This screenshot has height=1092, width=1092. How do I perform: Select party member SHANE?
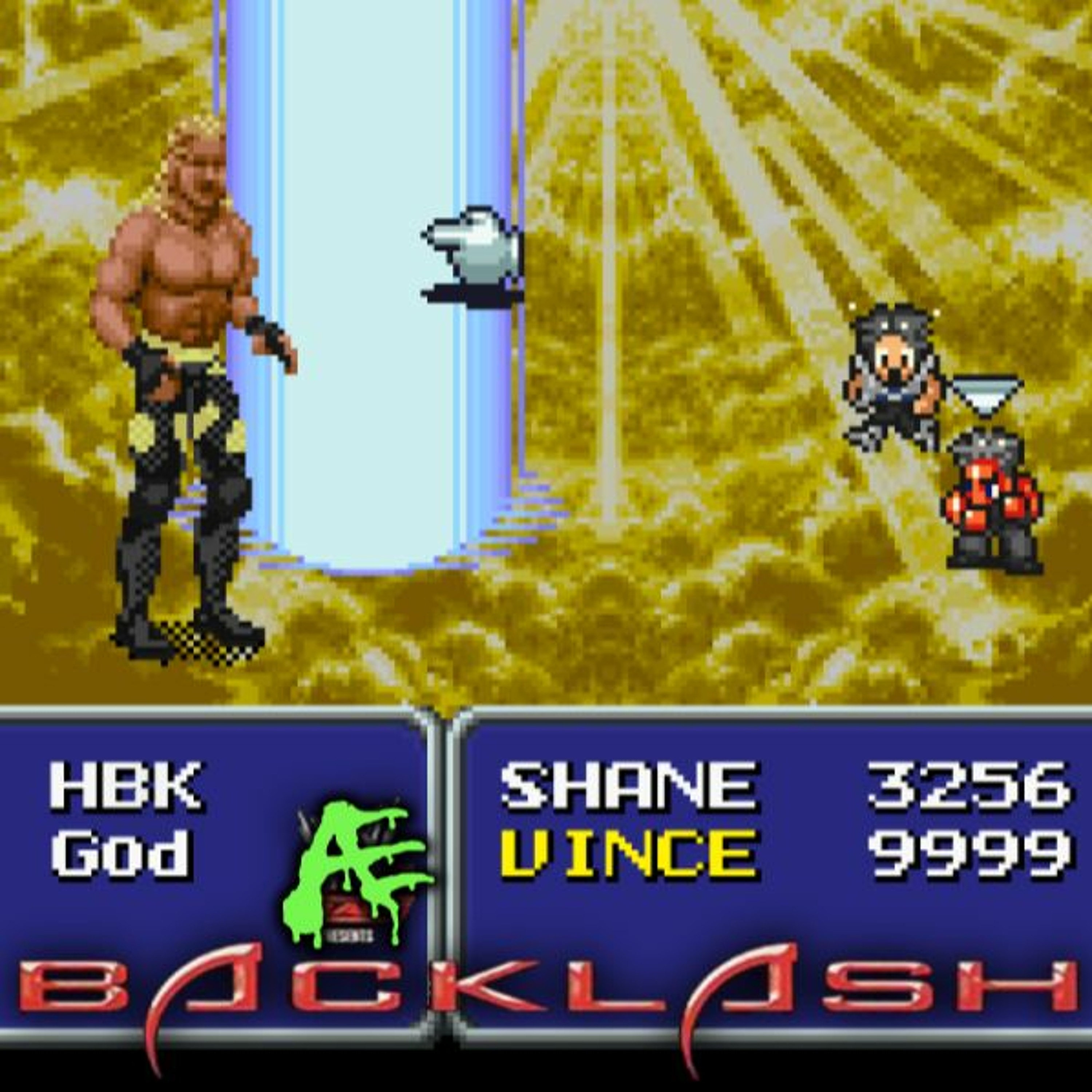628,785
